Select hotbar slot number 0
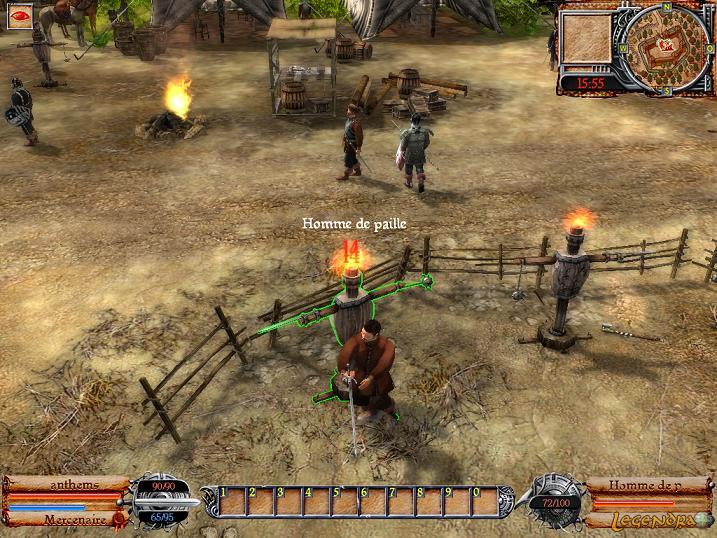 tap(483, 499)
